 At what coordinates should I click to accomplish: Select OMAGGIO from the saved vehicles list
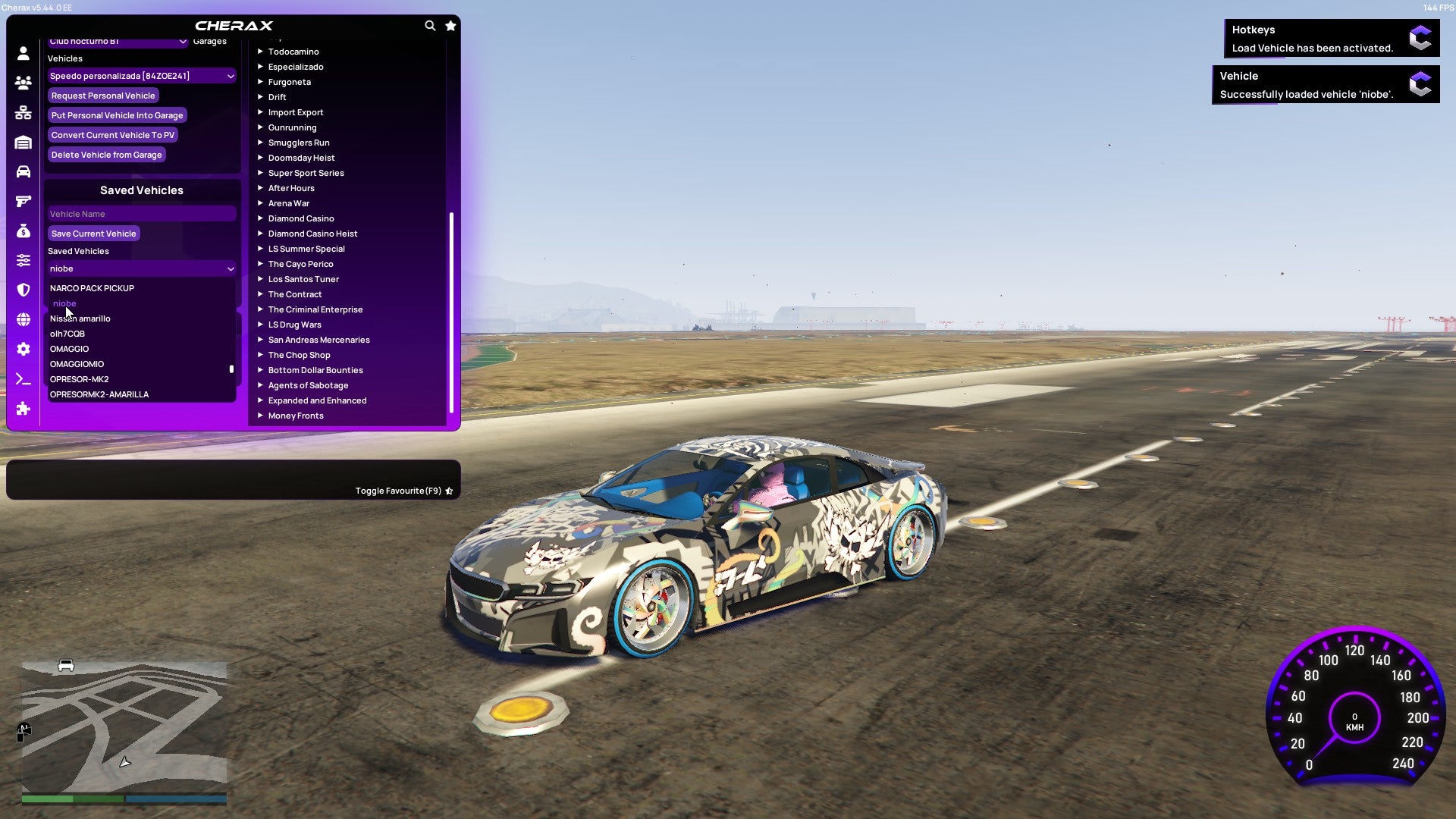click(69, 349)
